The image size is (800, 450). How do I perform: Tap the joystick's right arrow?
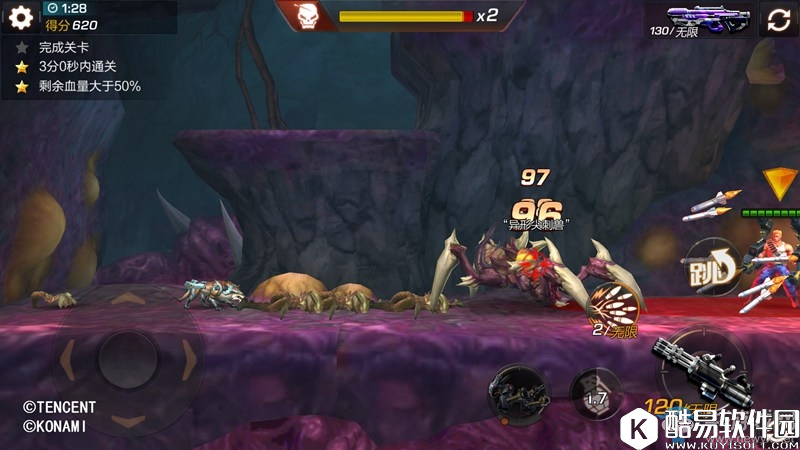(x=187, y=357)
